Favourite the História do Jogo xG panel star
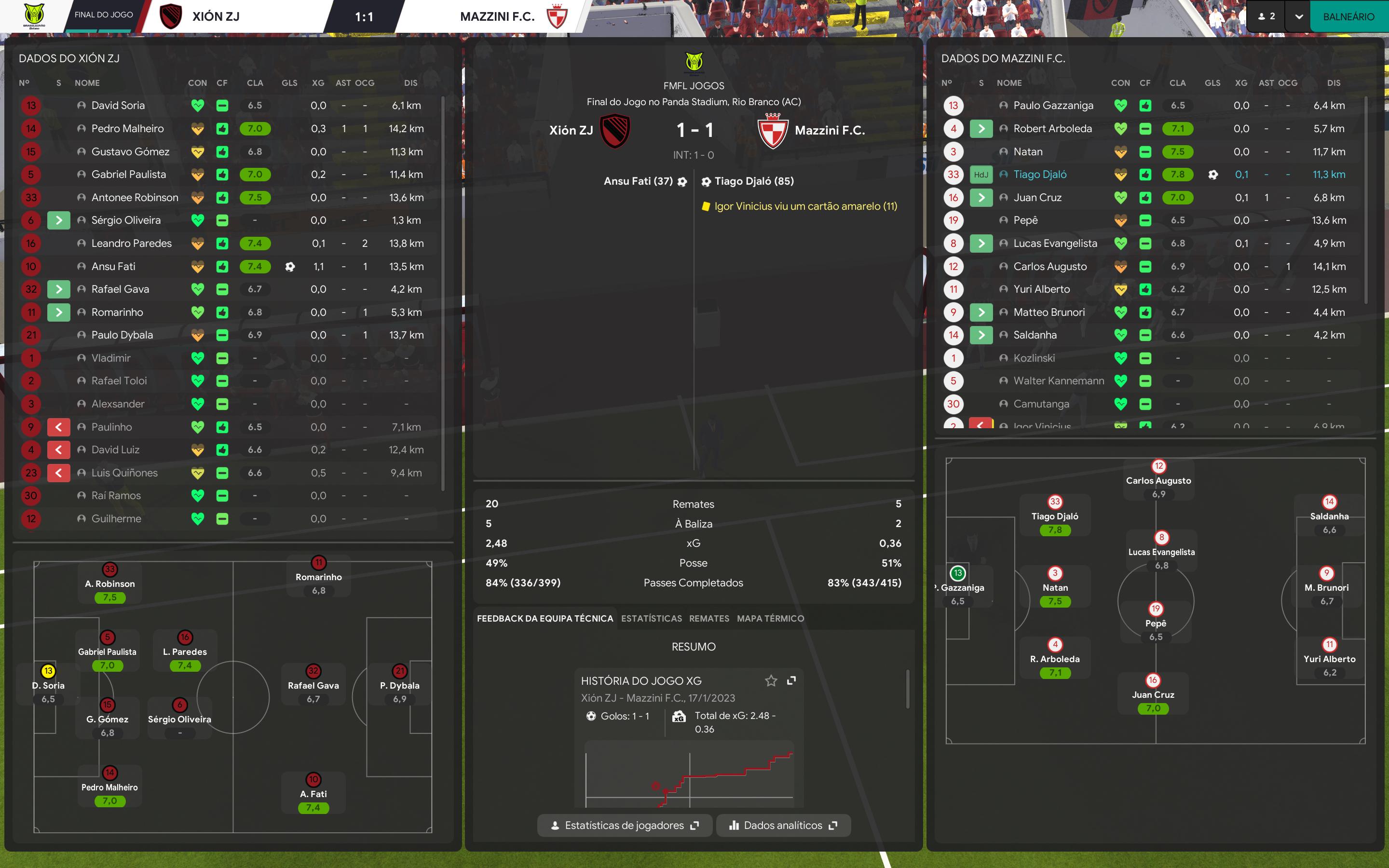Image resolution: width=1389 pixels, height=868 pixels. (771, 680)
